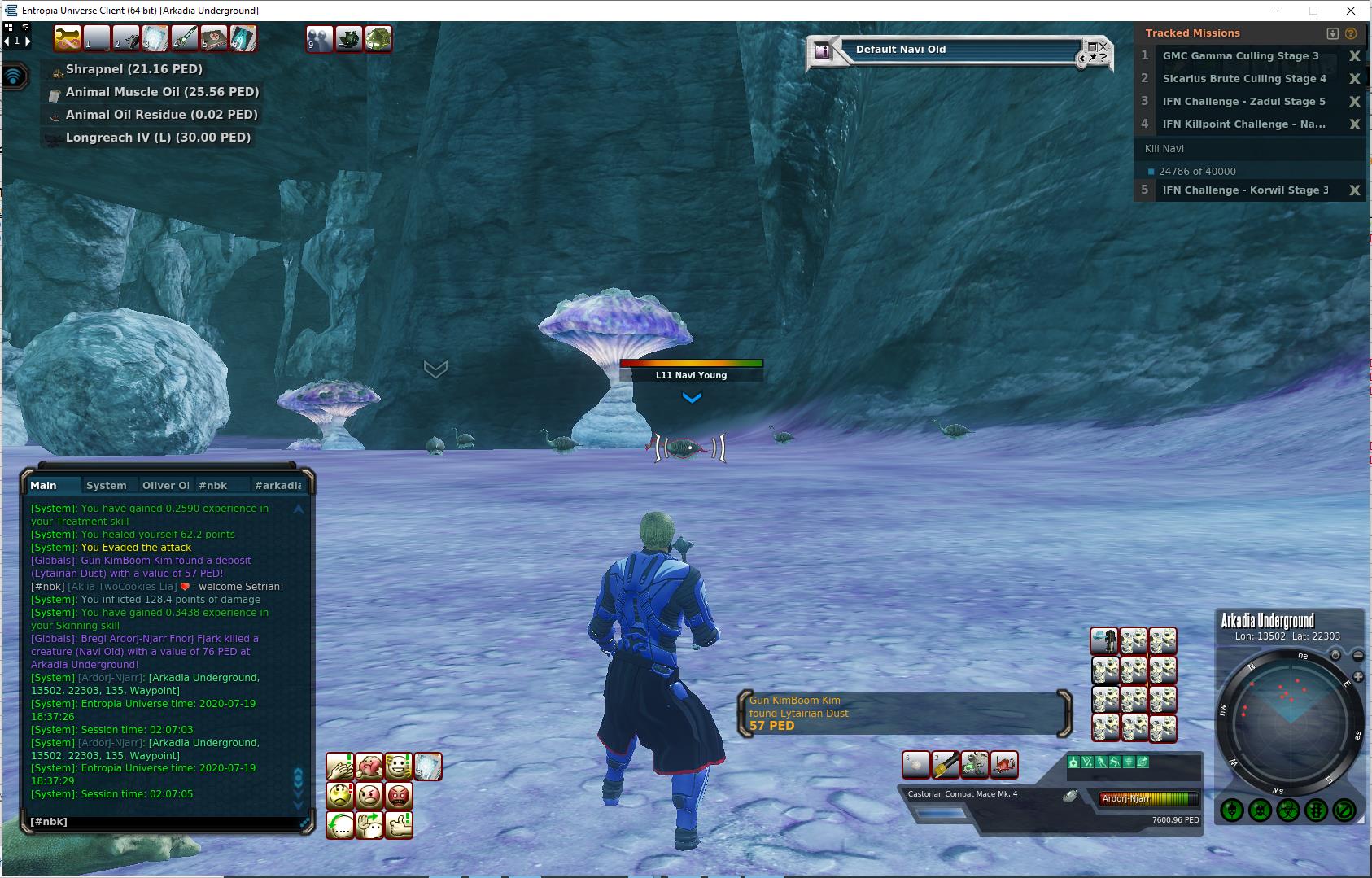The width and height of the screenshot is (1372, 878).
Task: Untrack the IFN Challenge - Zadul Stage 5 mission
Action: click(x=1354, y=102)
